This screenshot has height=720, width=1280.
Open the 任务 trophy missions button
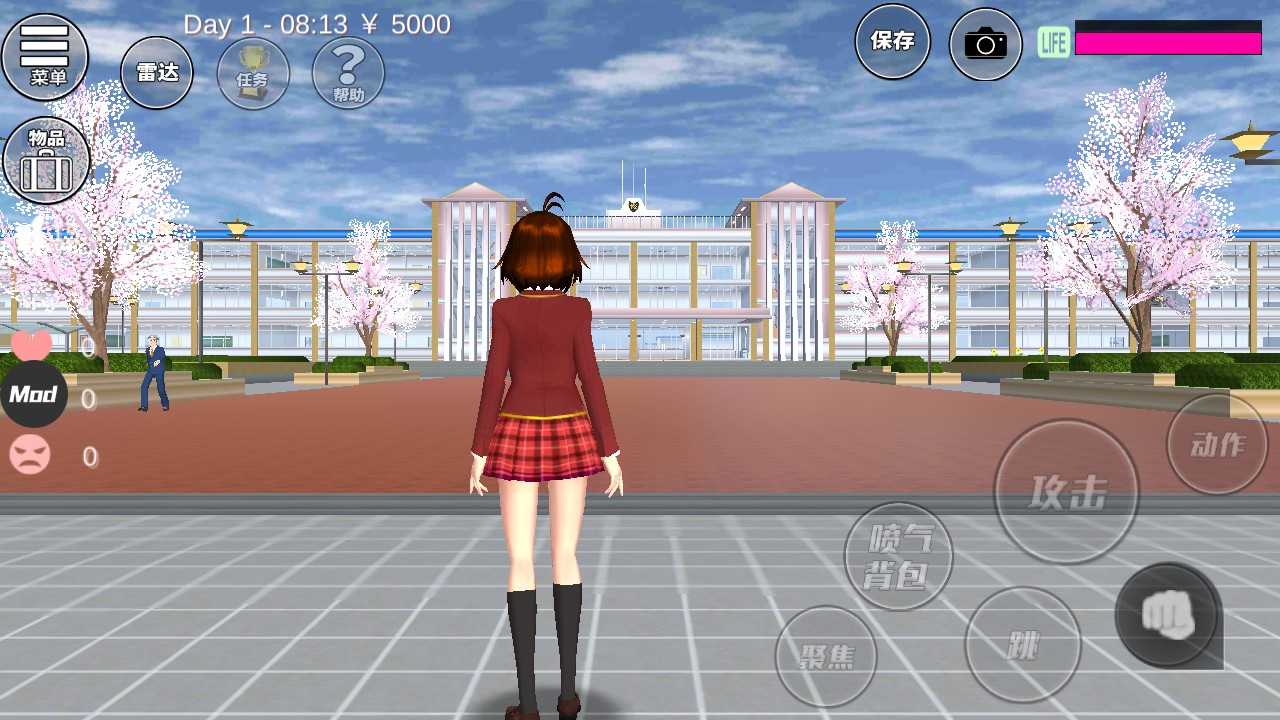[x=253, y=73]
